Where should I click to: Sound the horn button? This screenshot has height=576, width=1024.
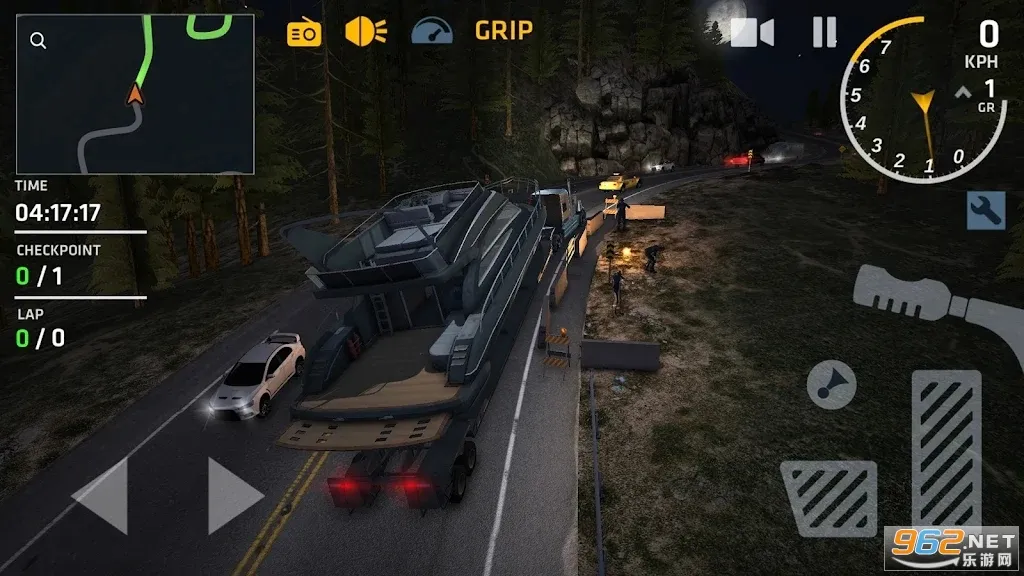coord(832,384)
